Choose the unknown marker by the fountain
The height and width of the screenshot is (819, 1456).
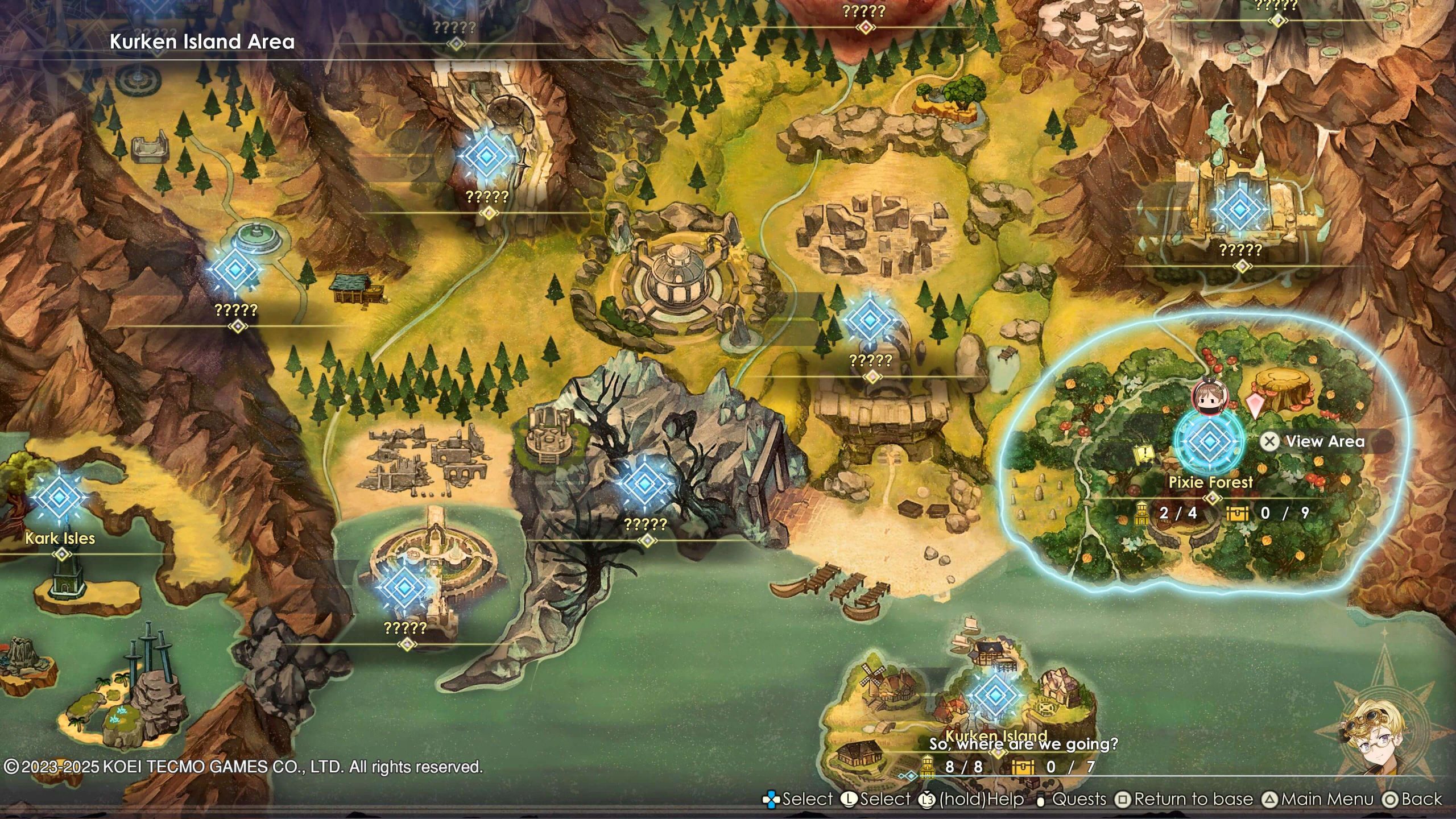(x=235, y=270)
